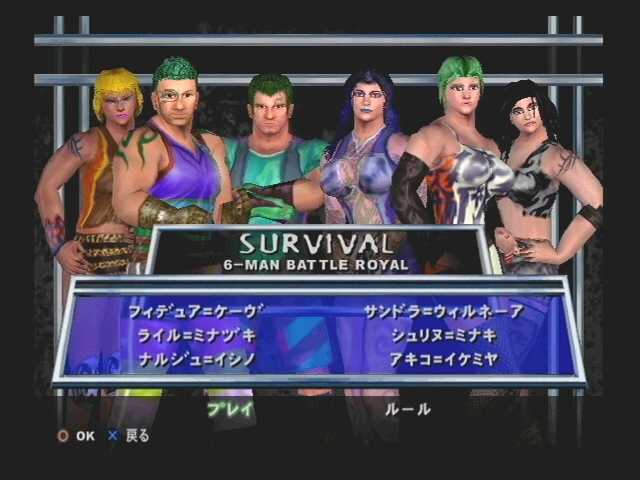This screenshot has height=480, width=640.
Task: Select wrestler entry フィデュア=ケーヴ
Action: (193, 311)
